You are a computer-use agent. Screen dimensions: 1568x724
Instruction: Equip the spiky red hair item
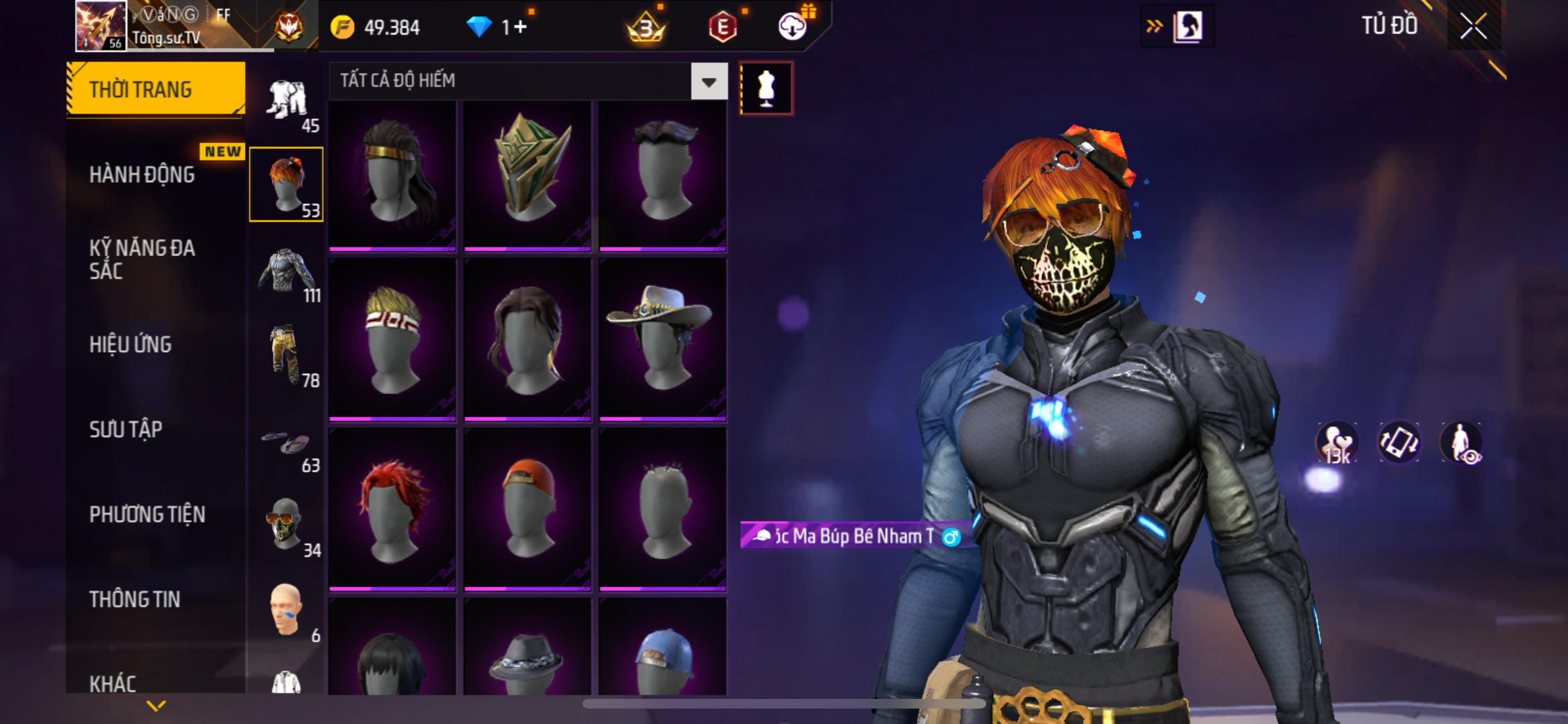(392, 509)
